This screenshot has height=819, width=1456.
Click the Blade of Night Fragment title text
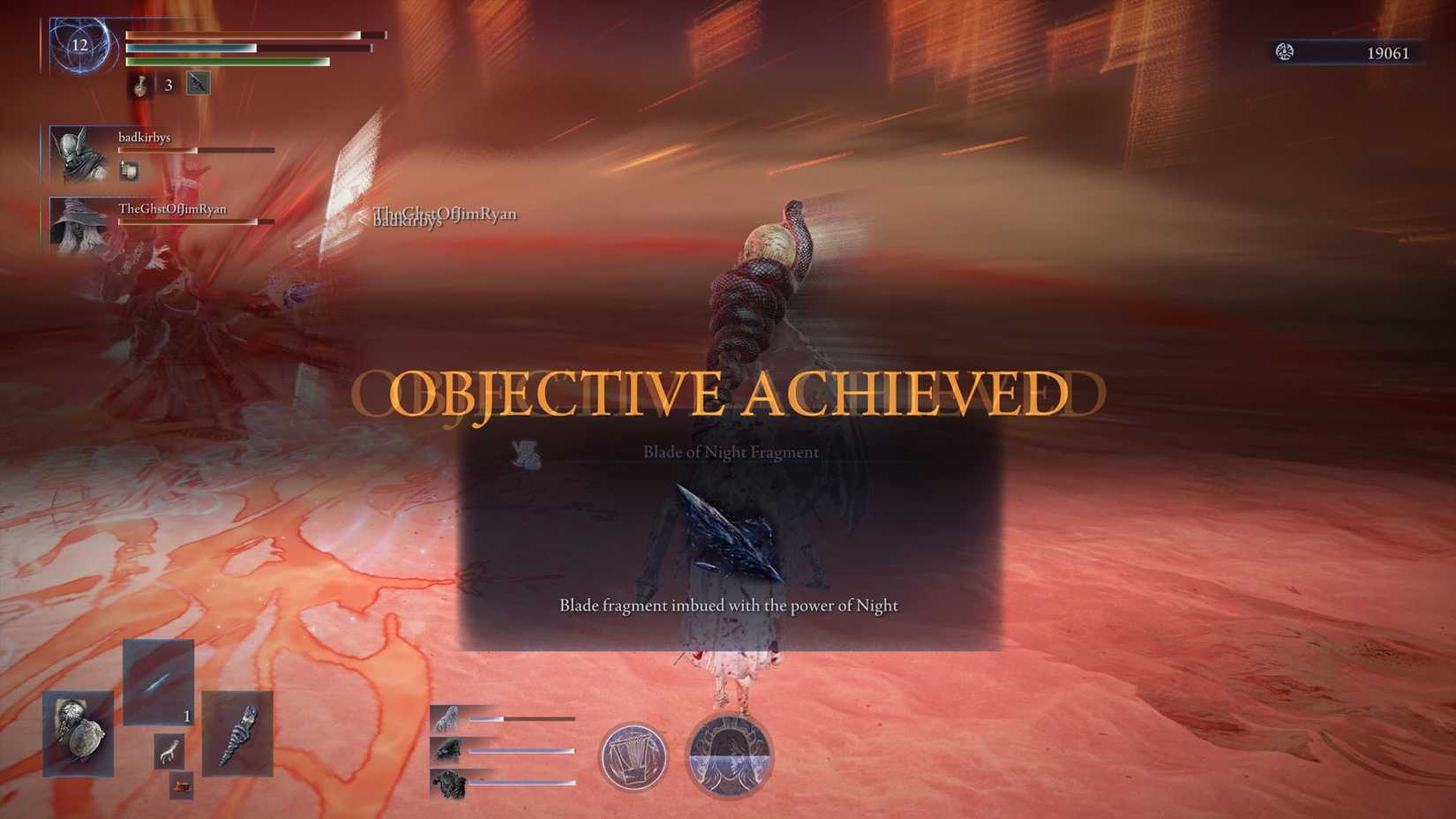729,452
